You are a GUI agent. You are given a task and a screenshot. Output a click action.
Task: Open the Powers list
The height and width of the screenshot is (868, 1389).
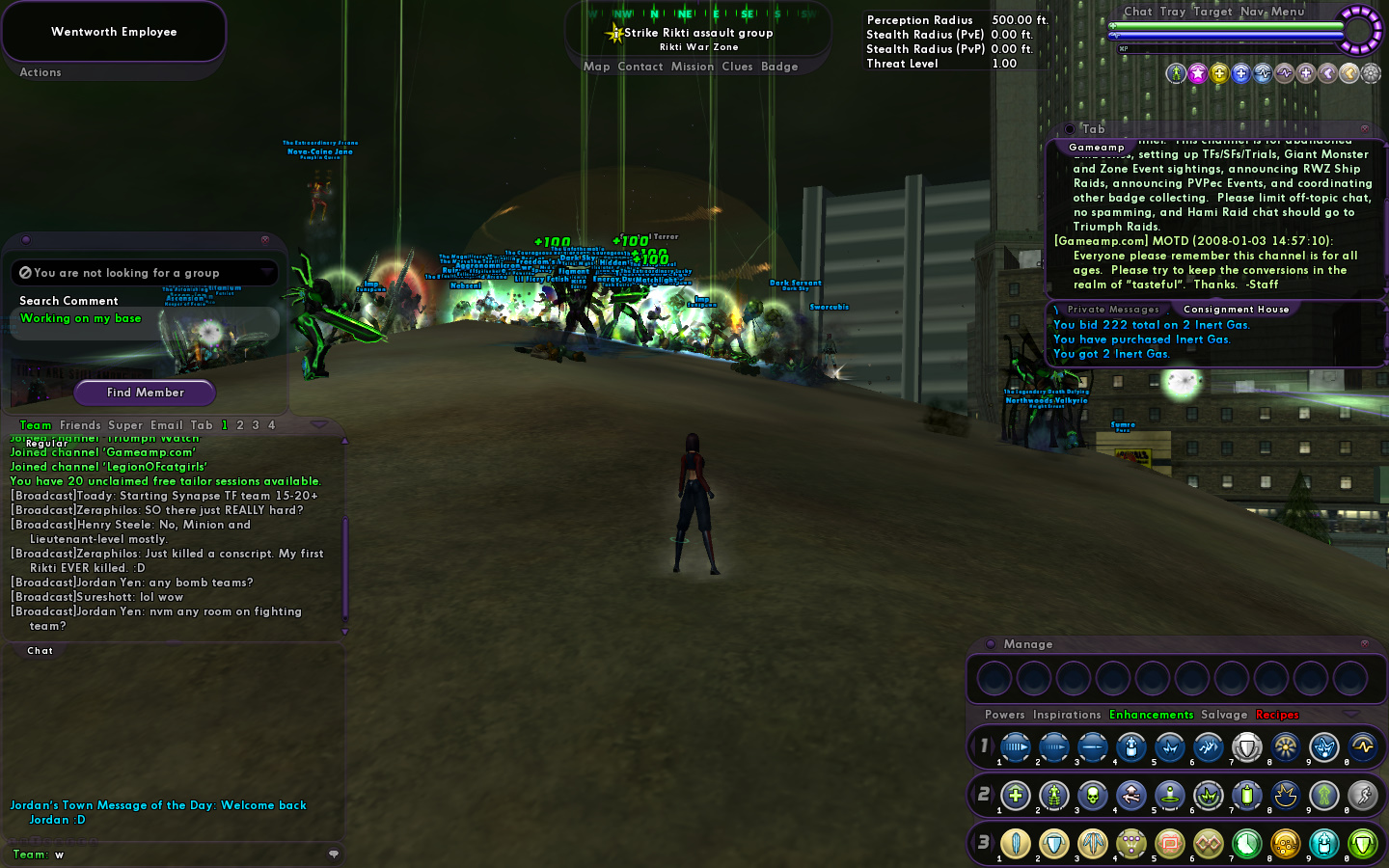tap(1004, 715)
